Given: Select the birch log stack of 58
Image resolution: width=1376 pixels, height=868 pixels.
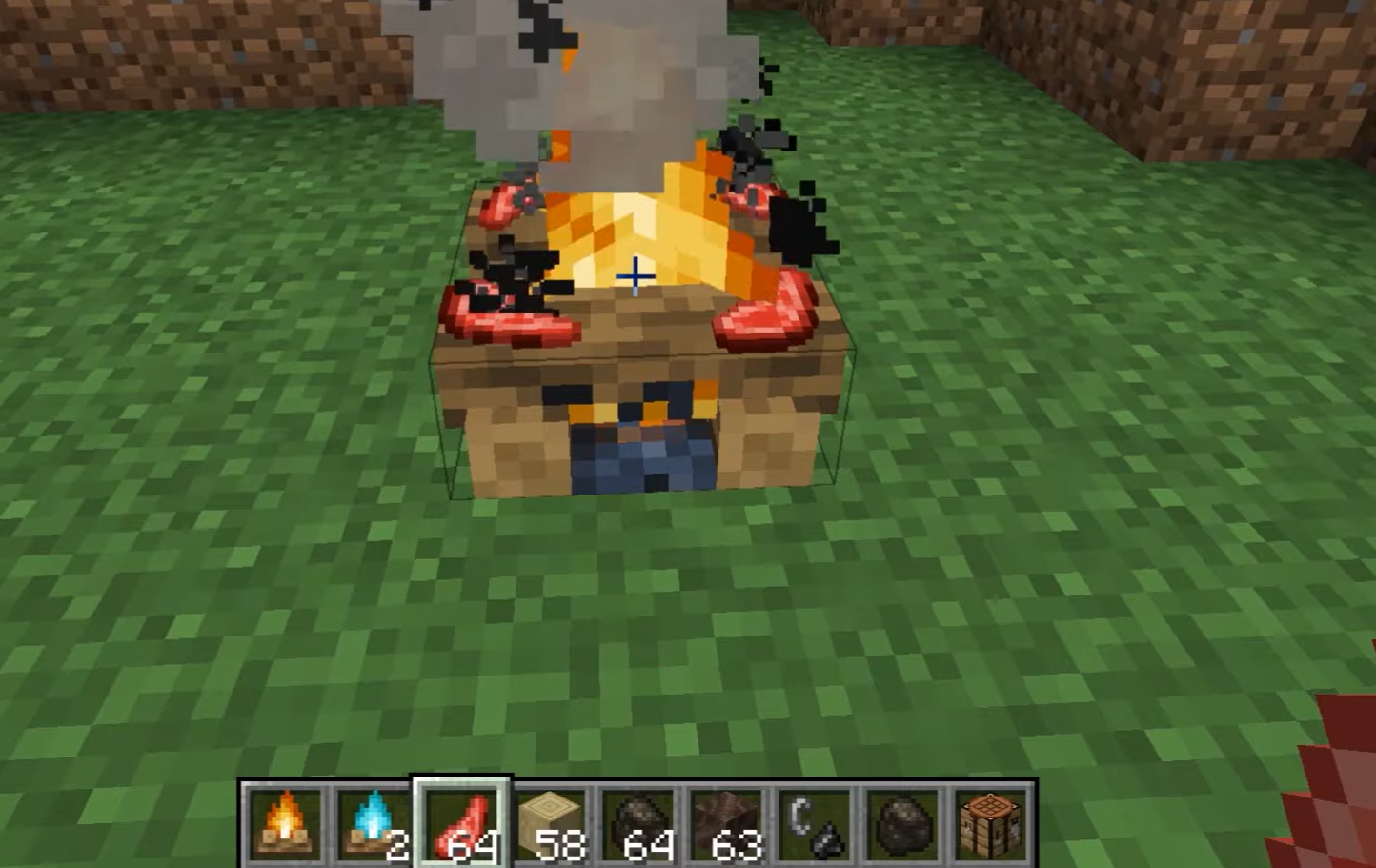Looking at the screenshot, I should [x=550, y=822].
